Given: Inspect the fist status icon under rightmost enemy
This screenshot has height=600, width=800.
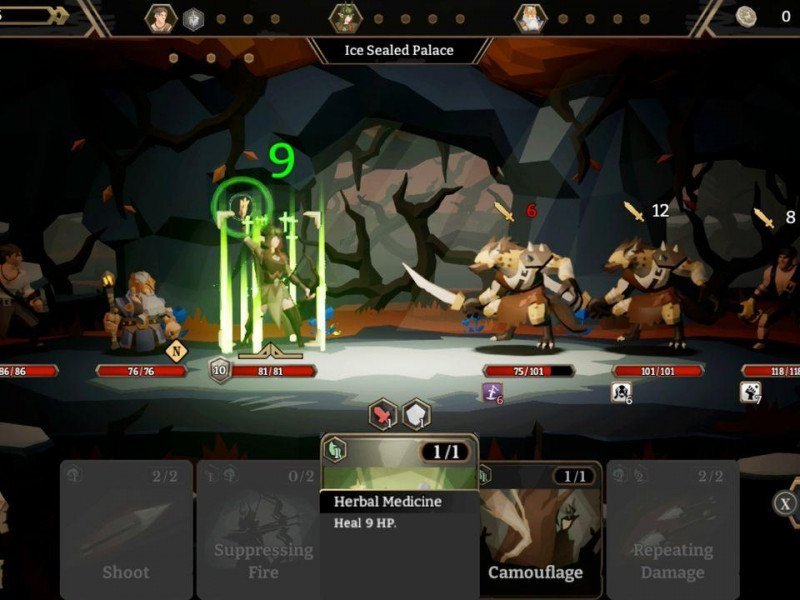Looking at the screenshot, I should [x=750, y=393].
